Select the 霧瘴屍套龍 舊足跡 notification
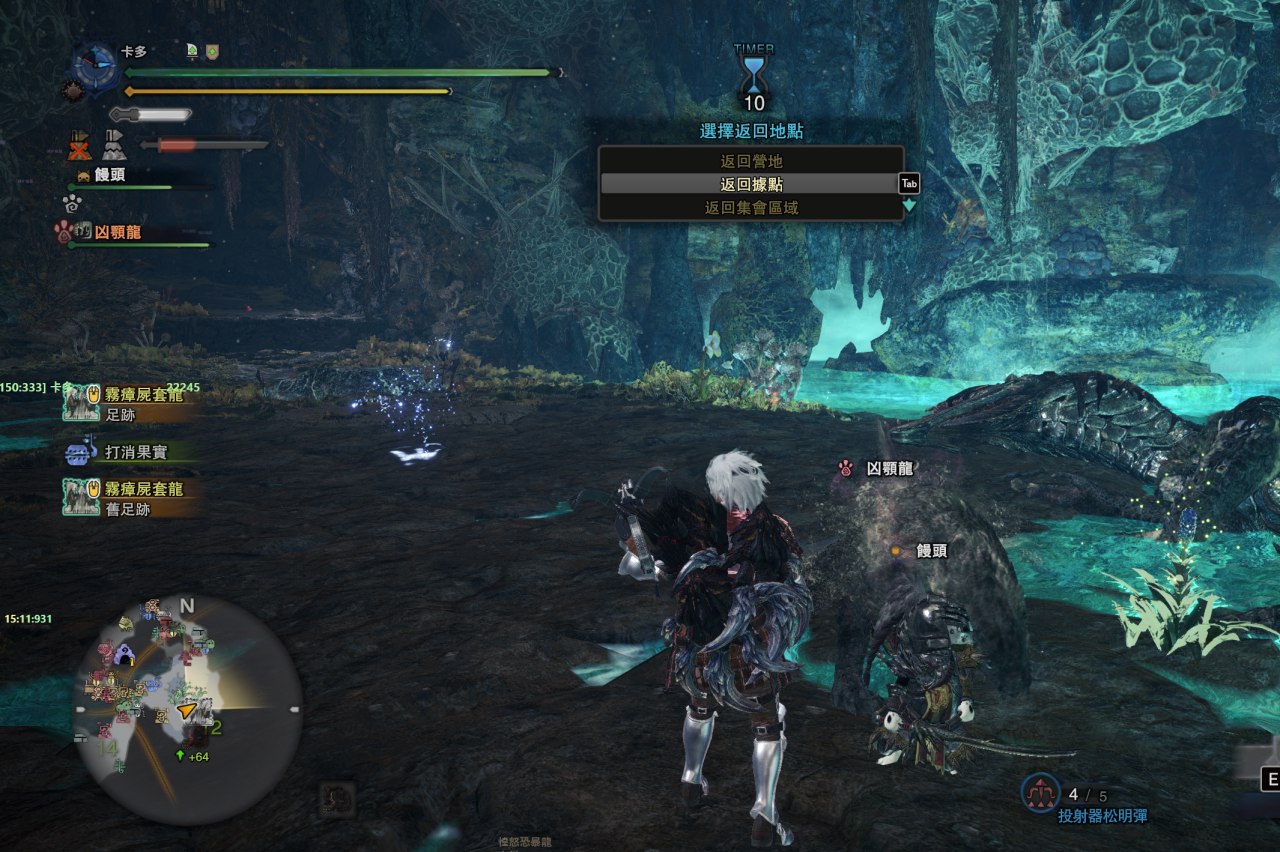 point(130,498)
